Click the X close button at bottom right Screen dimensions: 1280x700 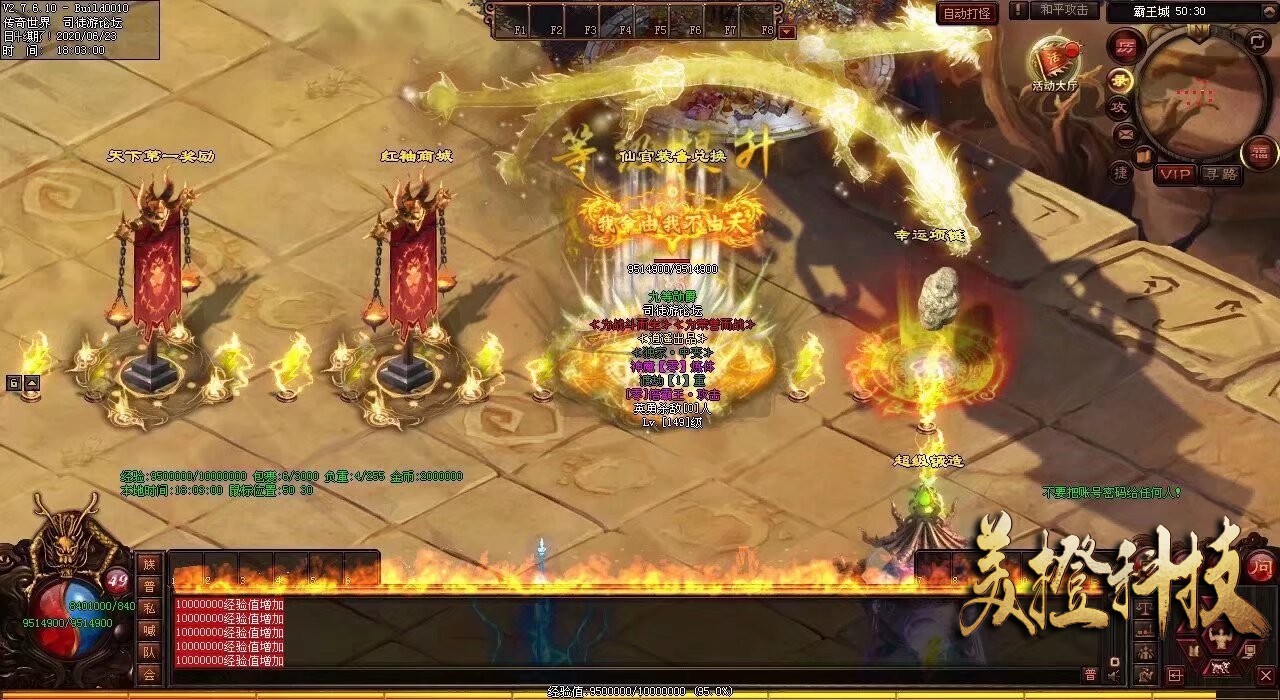click(x=1265, y=675)
